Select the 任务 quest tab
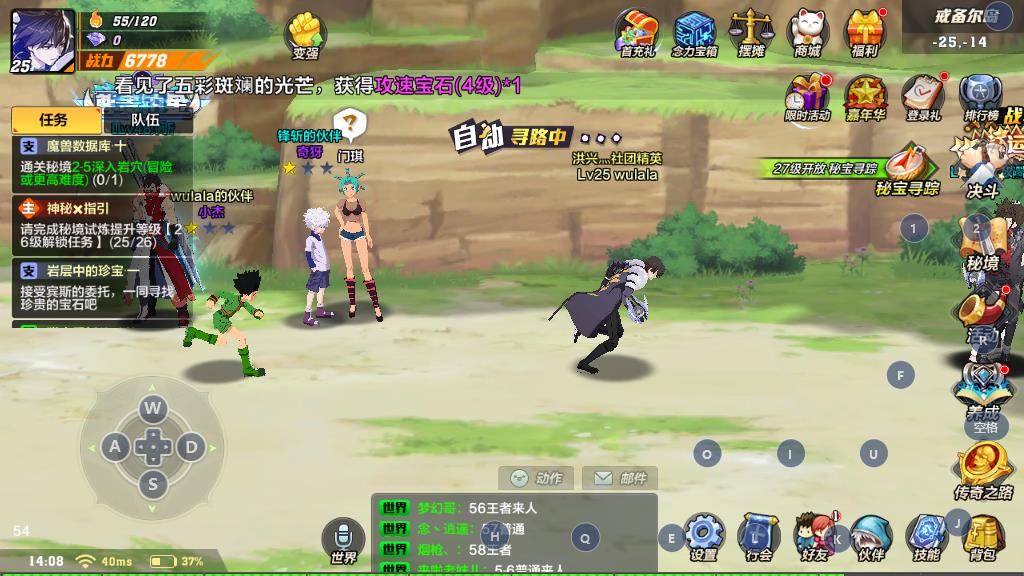 coord(54,120)
